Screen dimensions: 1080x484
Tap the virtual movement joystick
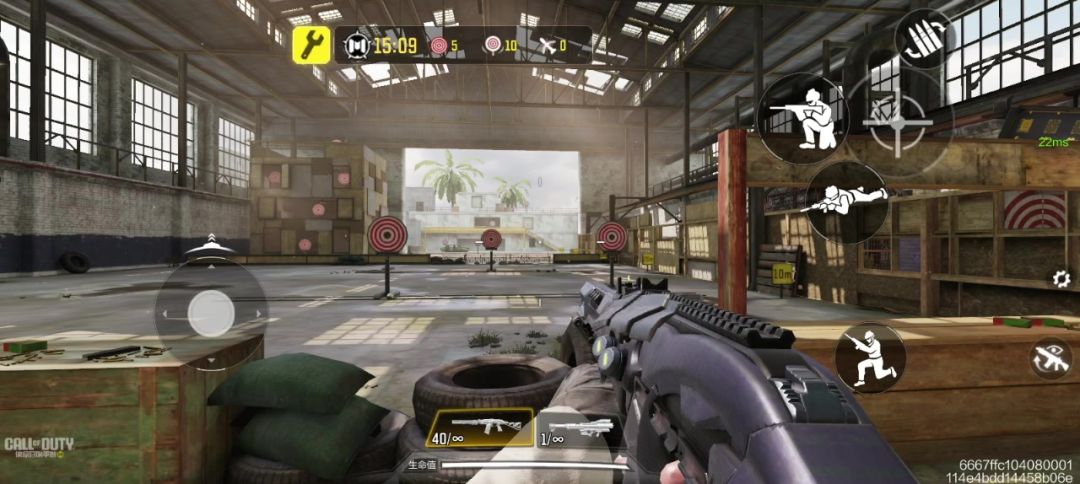pos(211,314)
